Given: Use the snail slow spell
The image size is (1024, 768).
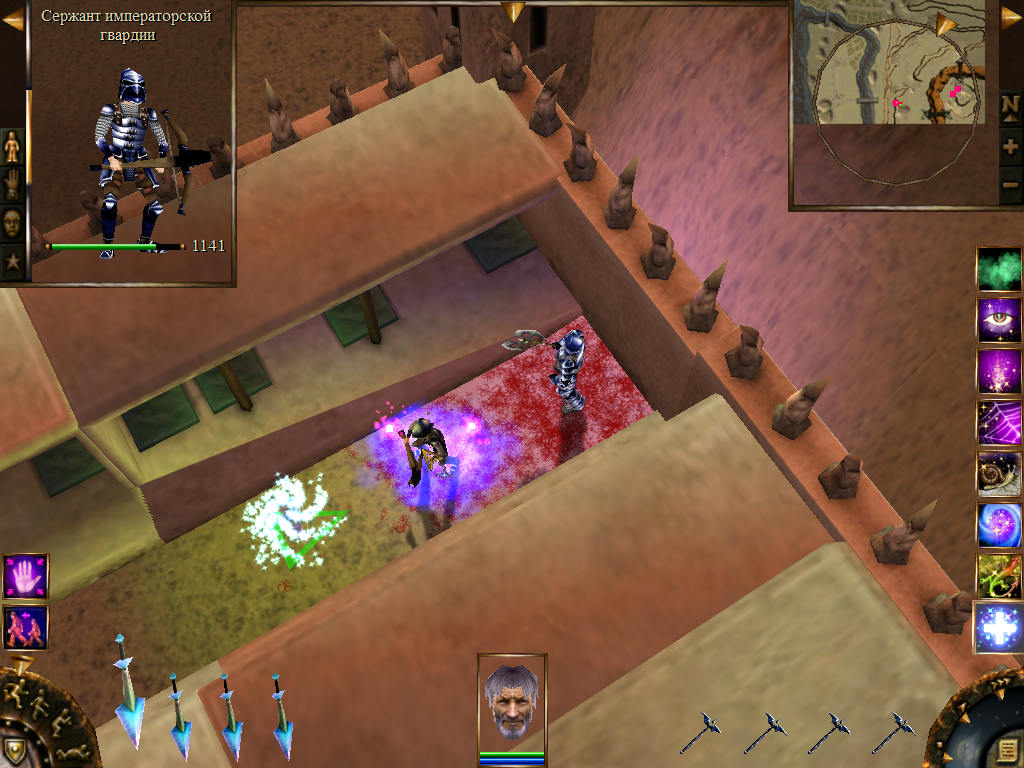Looking at the screenshot, I should click(x=998, y=473).
